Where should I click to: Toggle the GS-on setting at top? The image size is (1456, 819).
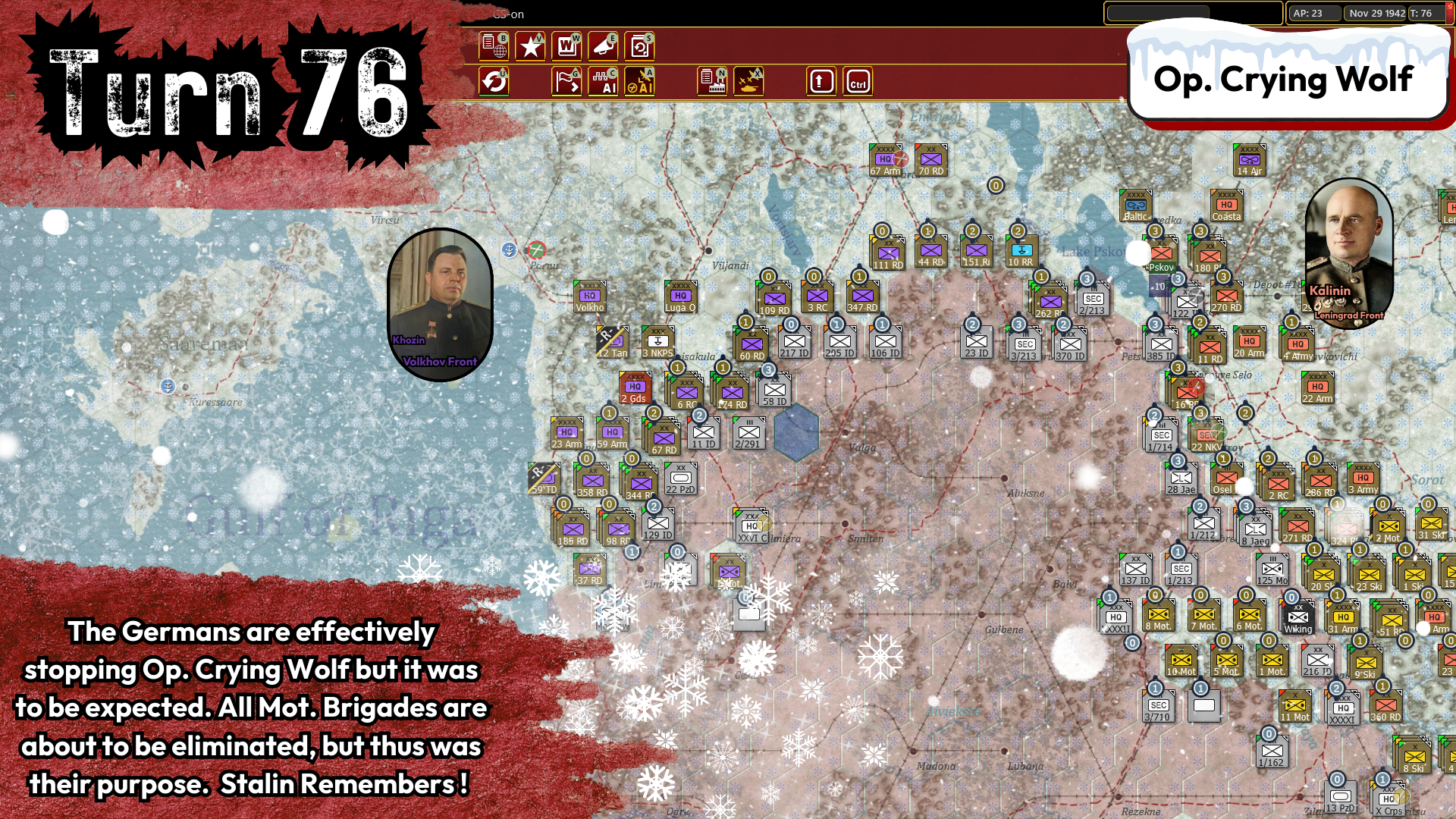[508, 14]
